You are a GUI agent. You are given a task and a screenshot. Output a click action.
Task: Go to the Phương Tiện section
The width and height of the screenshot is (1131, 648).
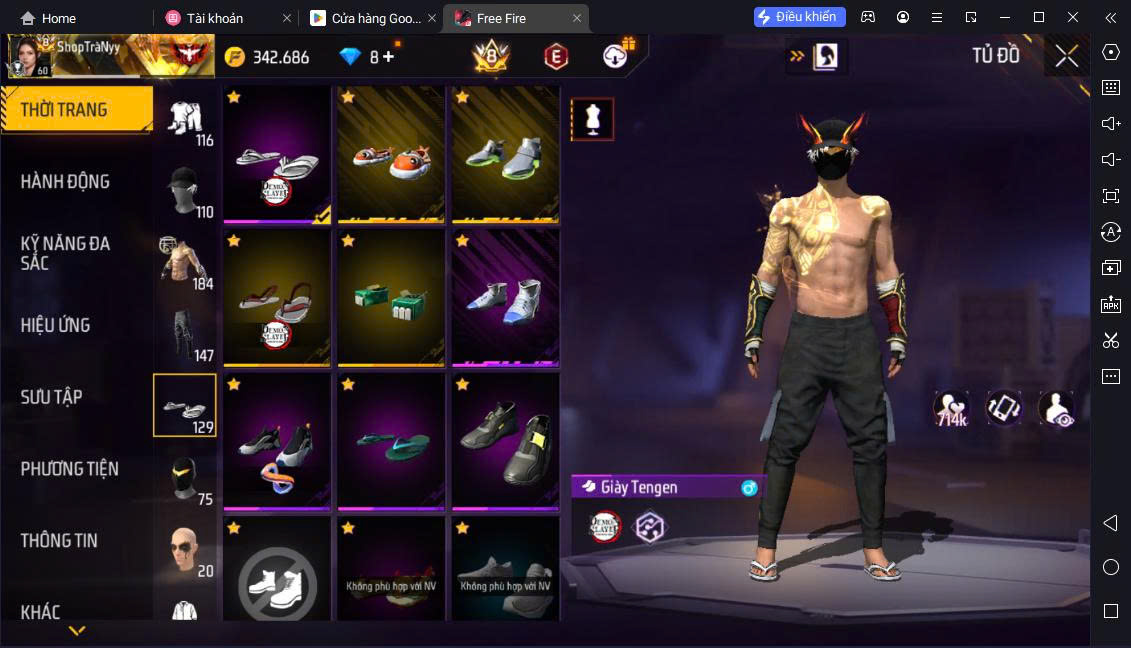click(x=70, y=469)
